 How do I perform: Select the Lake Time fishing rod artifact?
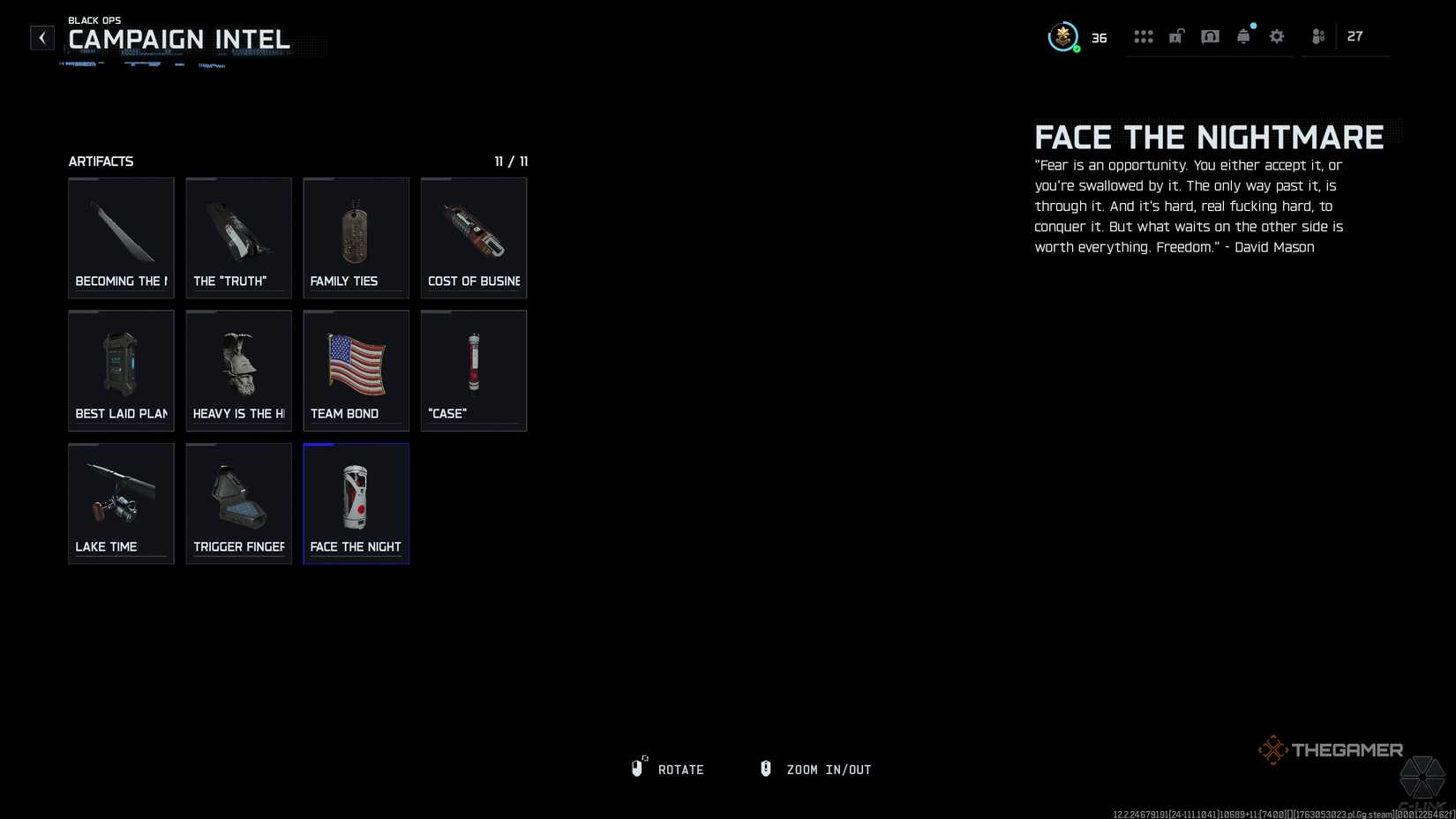pyautogui.click(x=121, y=503)
